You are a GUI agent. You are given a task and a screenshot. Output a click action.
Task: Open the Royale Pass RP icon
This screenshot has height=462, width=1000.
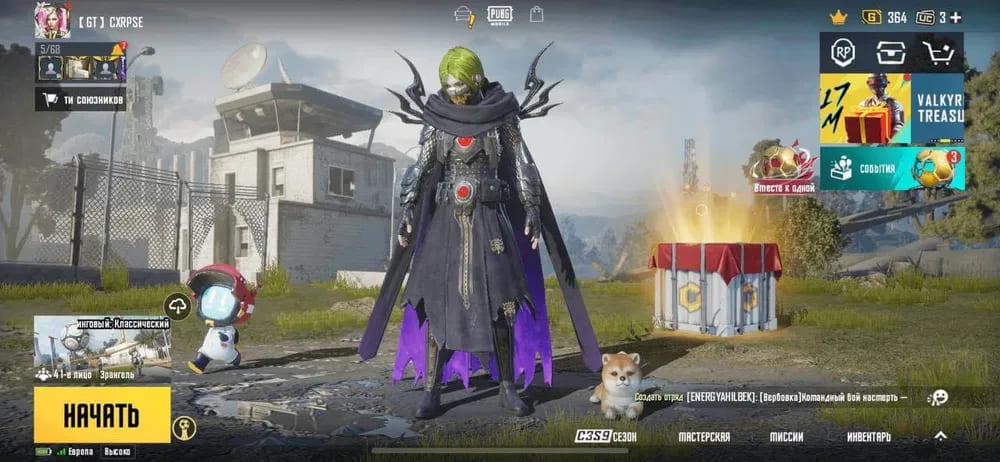842,53
